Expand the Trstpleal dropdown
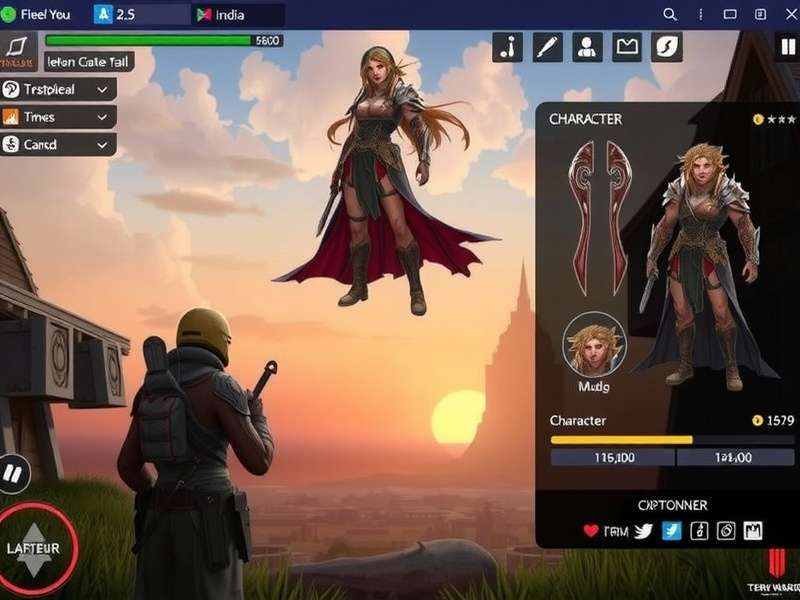Viewport: 800px width, 600px height. (x=58, y=89)
